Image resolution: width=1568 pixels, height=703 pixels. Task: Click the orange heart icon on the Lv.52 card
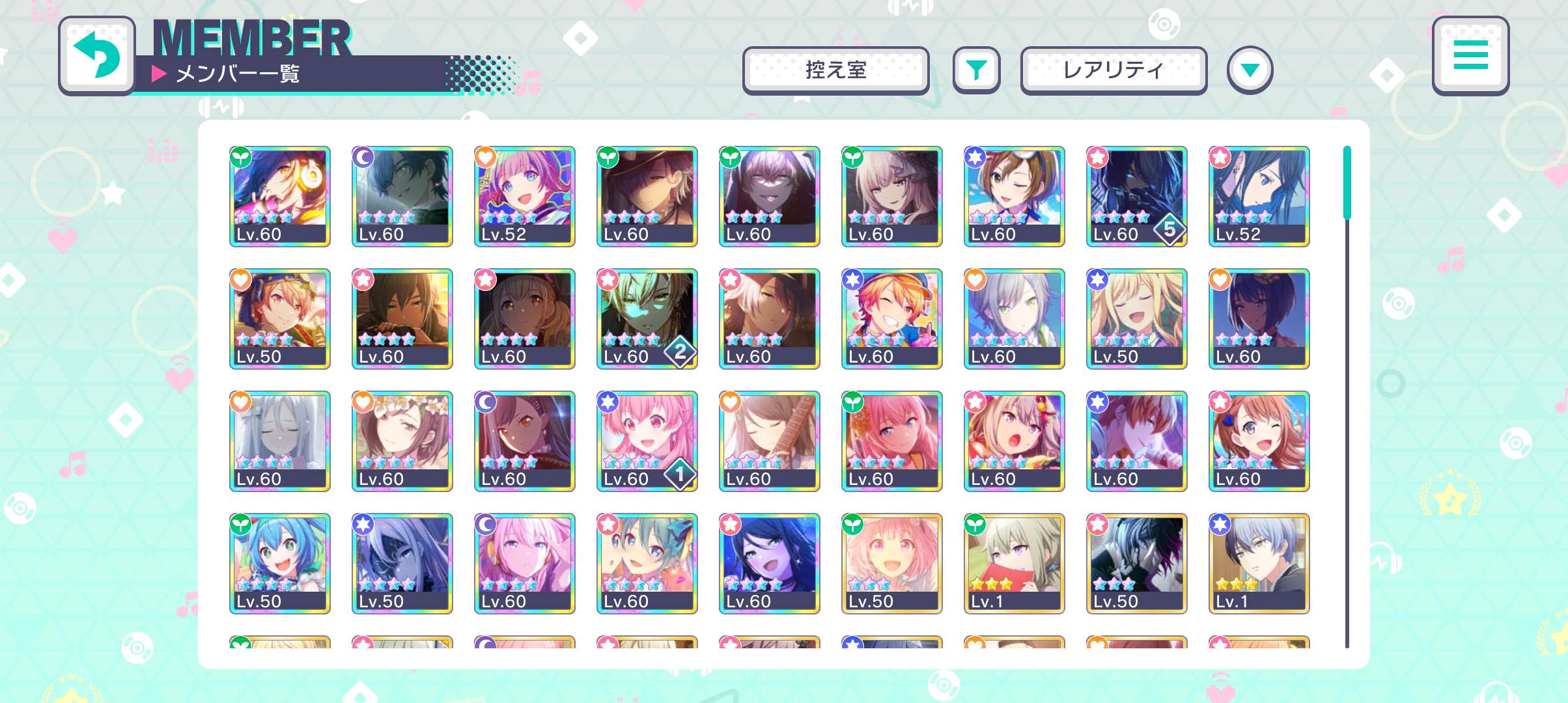click(486, 158)
